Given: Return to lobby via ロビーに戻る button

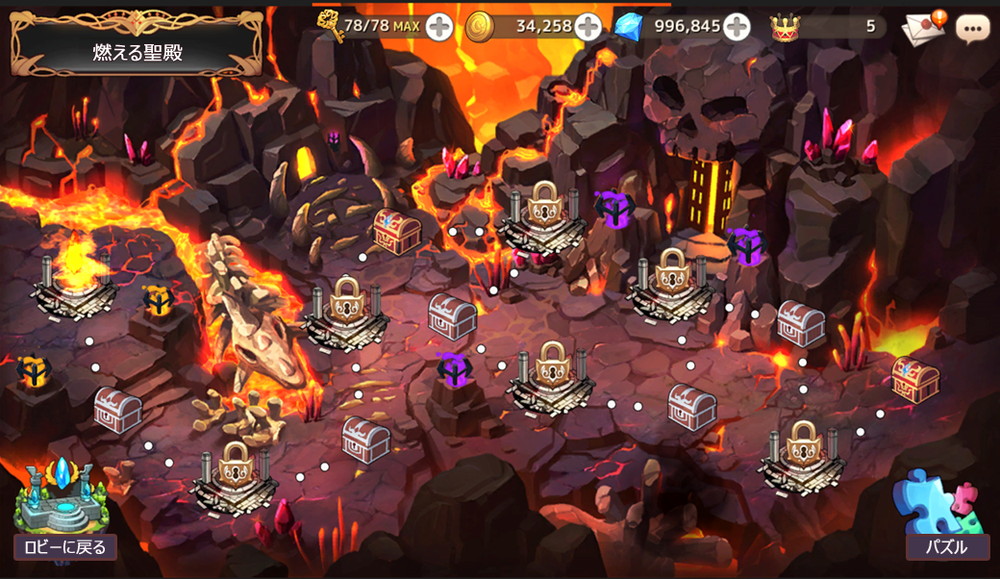Looking at the screenshot, I should pos(65,546).
